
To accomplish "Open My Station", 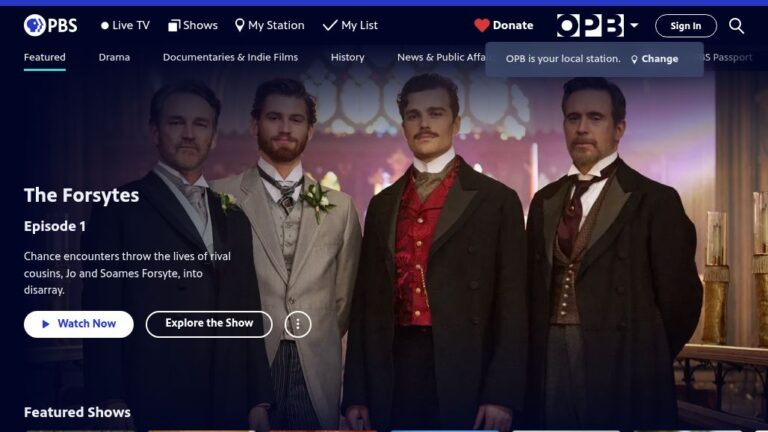I will click(269, 25).
